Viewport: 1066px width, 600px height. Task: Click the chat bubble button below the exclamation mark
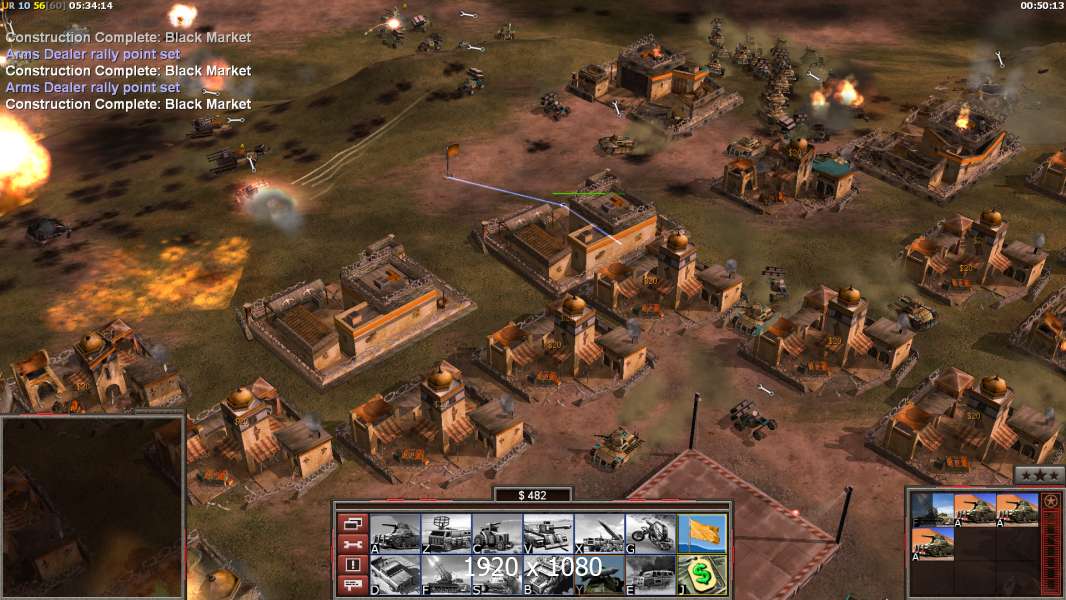click(353, 585)
